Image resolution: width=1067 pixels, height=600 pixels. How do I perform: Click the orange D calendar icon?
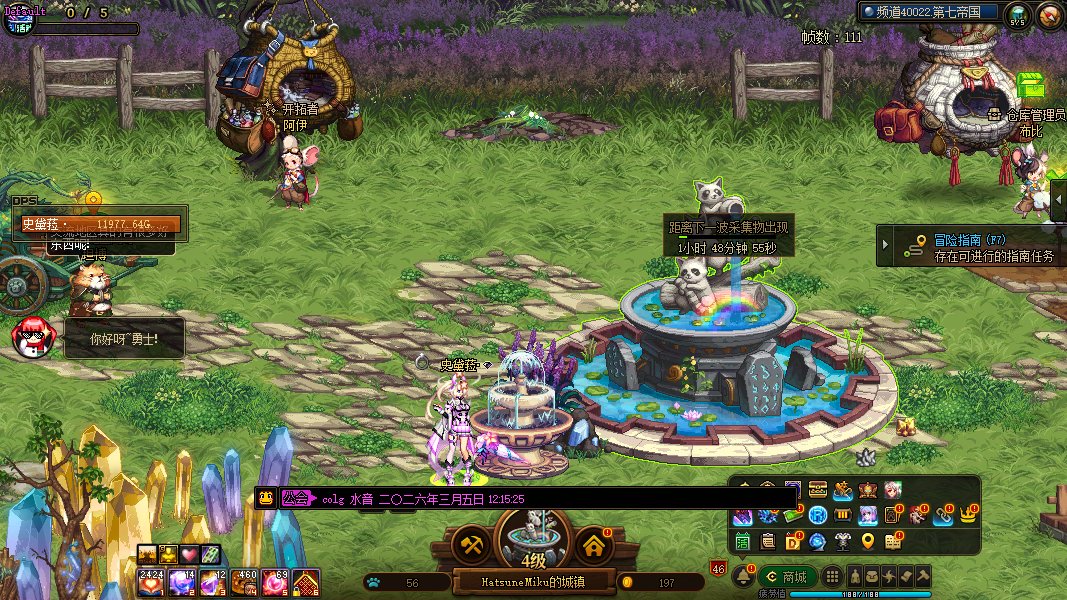[x=793, y=541]
